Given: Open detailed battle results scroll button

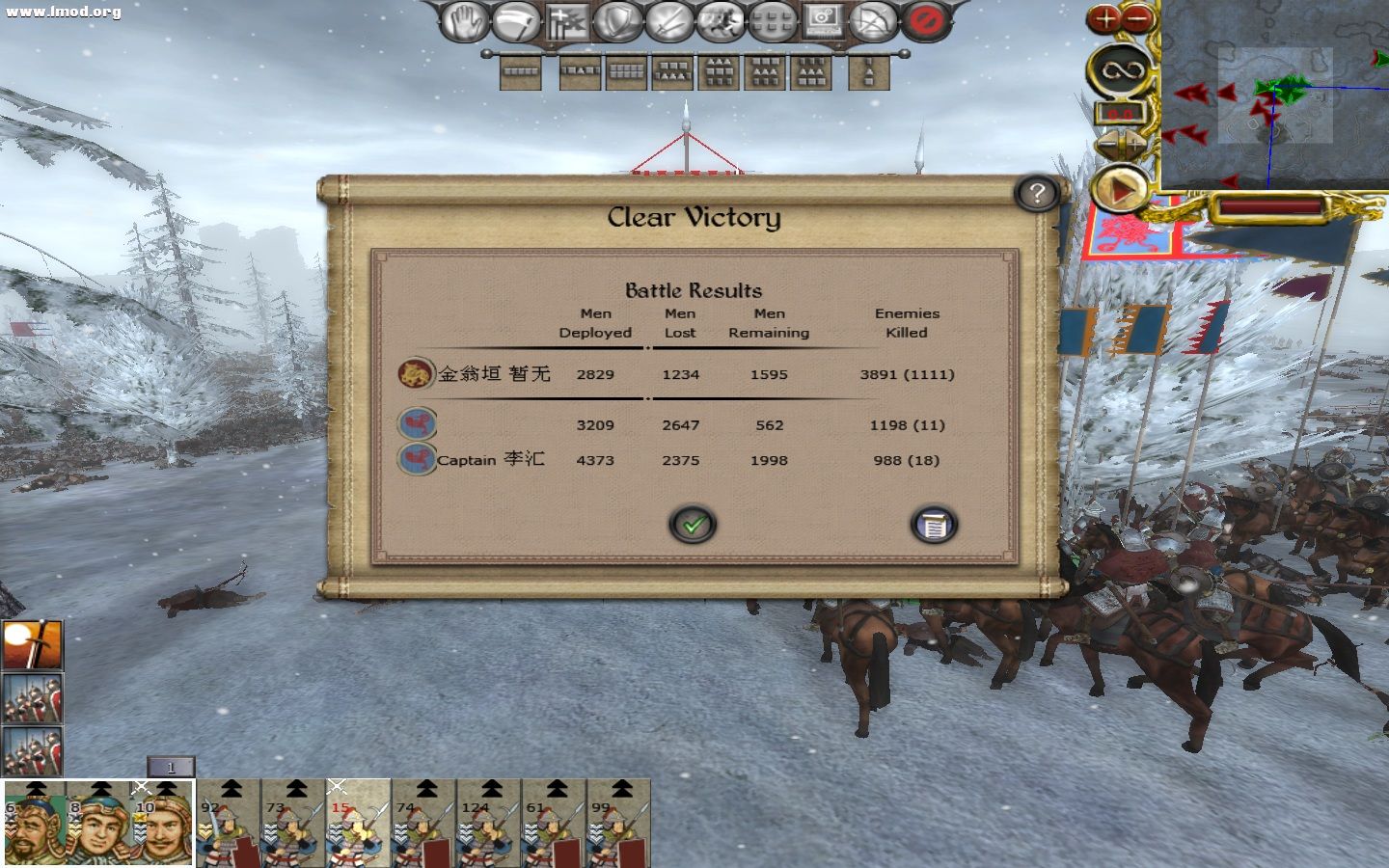Looking at the screenshot, I should coord(932,525).
